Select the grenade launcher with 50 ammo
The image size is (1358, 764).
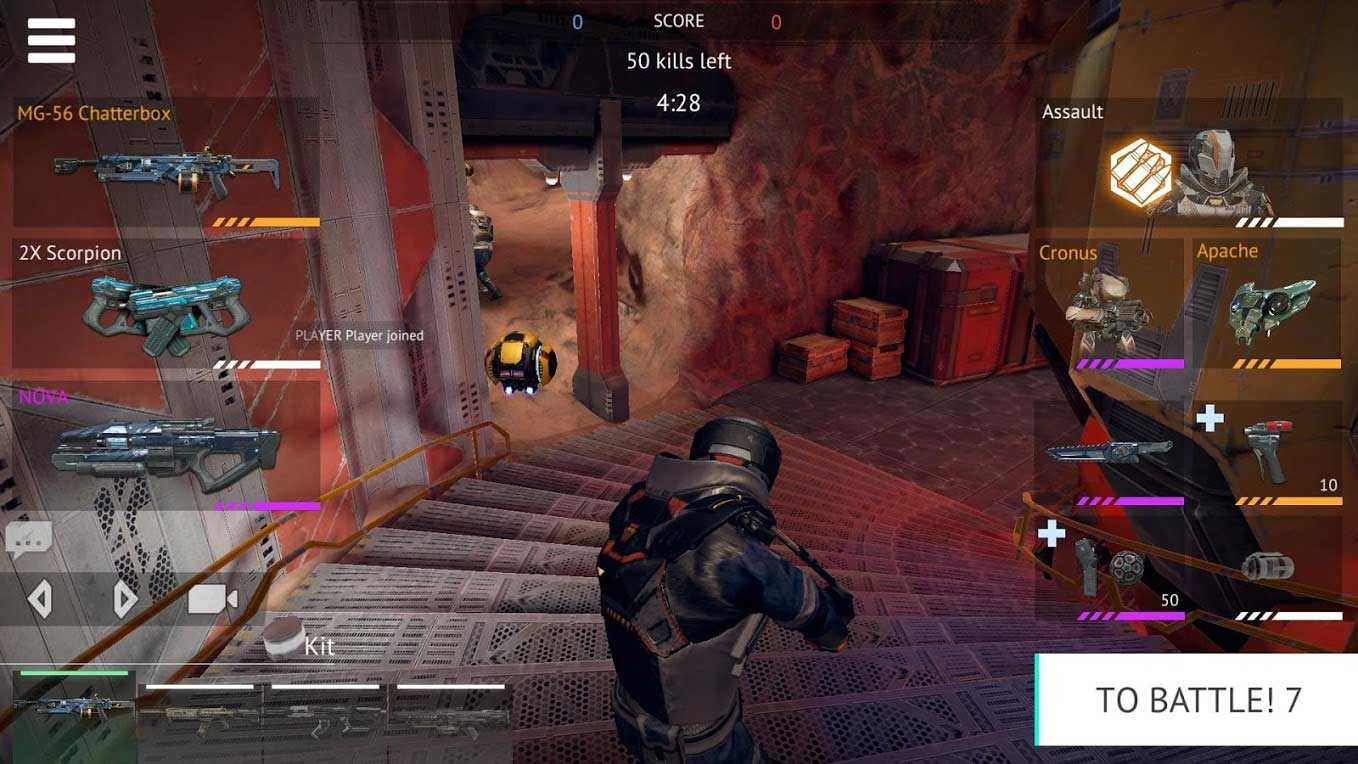(1108, 567)
